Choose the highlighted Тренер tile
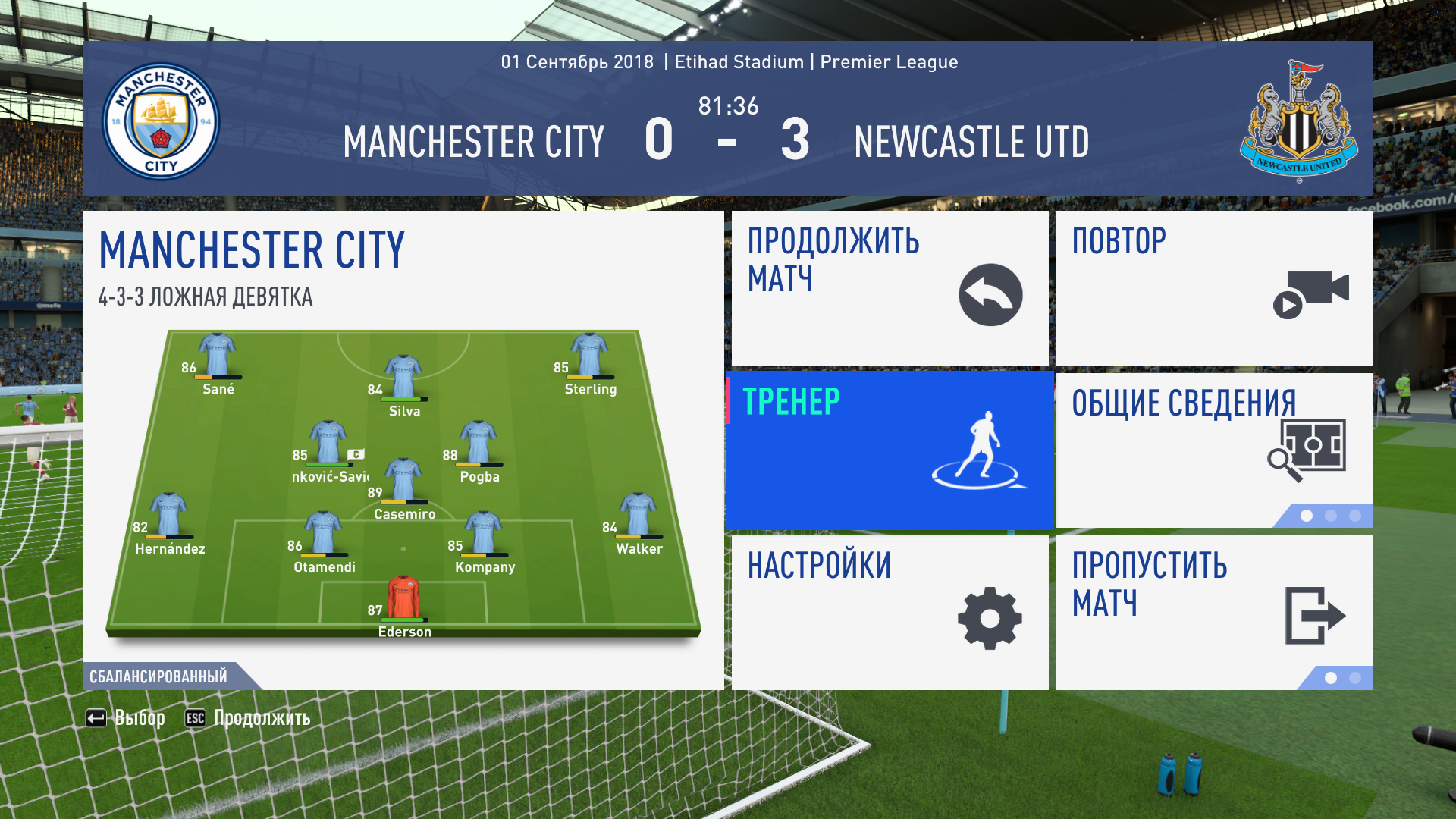Image resolution: width=1456 pixels, height=819 pixels. (890, 450)
